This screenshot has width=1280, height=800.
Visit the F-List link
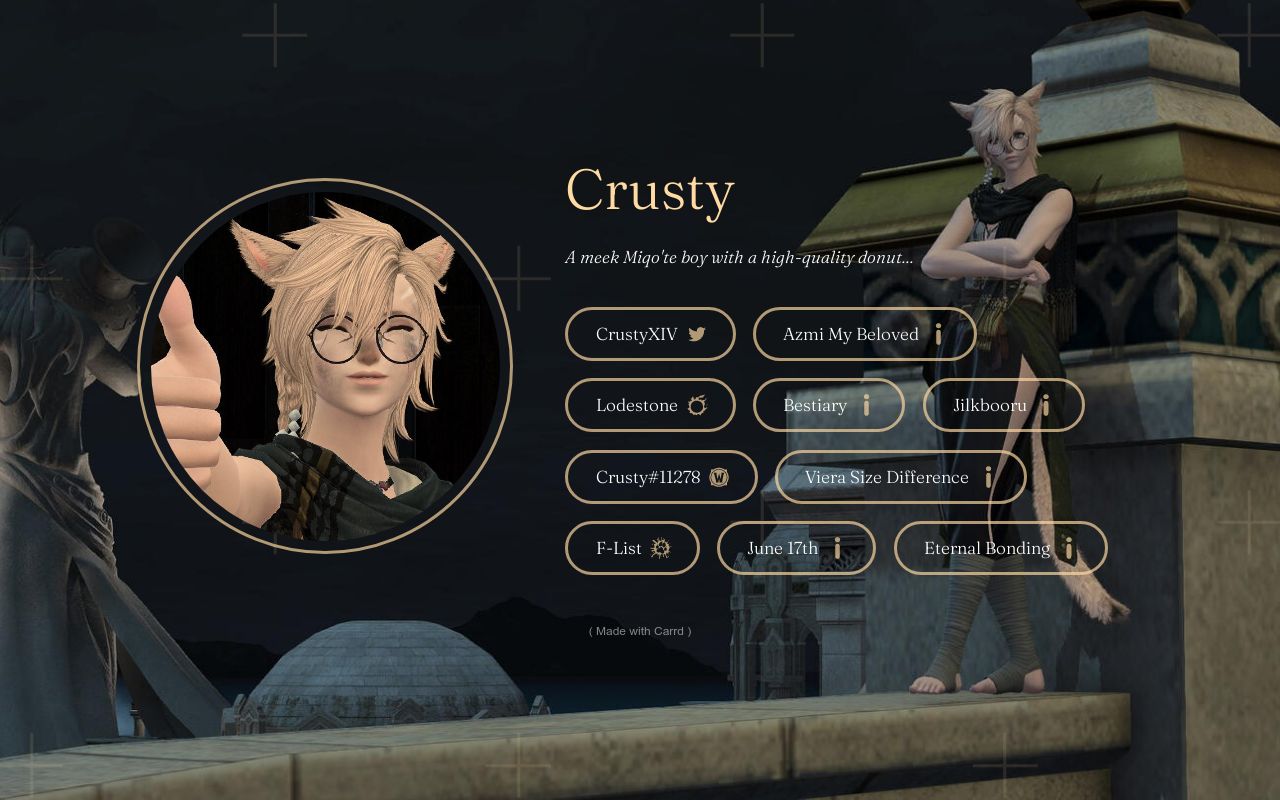632,548
